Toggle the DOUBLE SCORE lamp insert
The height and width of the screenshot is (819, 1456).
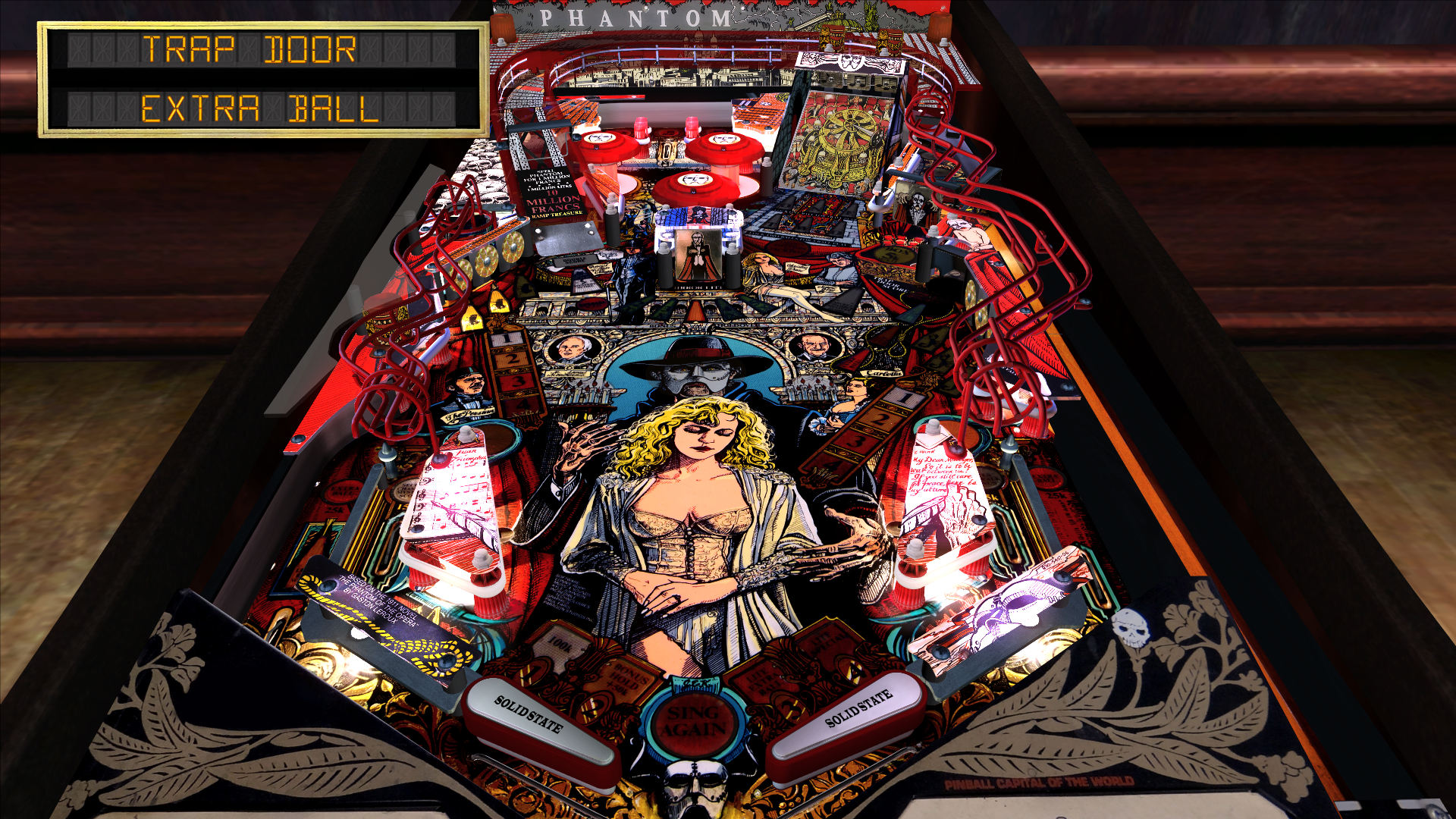[575, 261]
